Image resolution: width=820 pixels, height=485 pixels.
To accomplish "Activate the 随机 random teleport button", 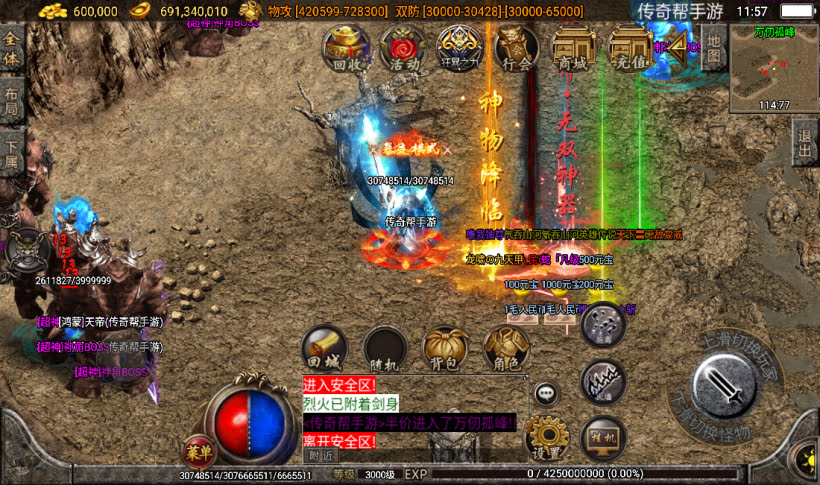I will [385, 347].
